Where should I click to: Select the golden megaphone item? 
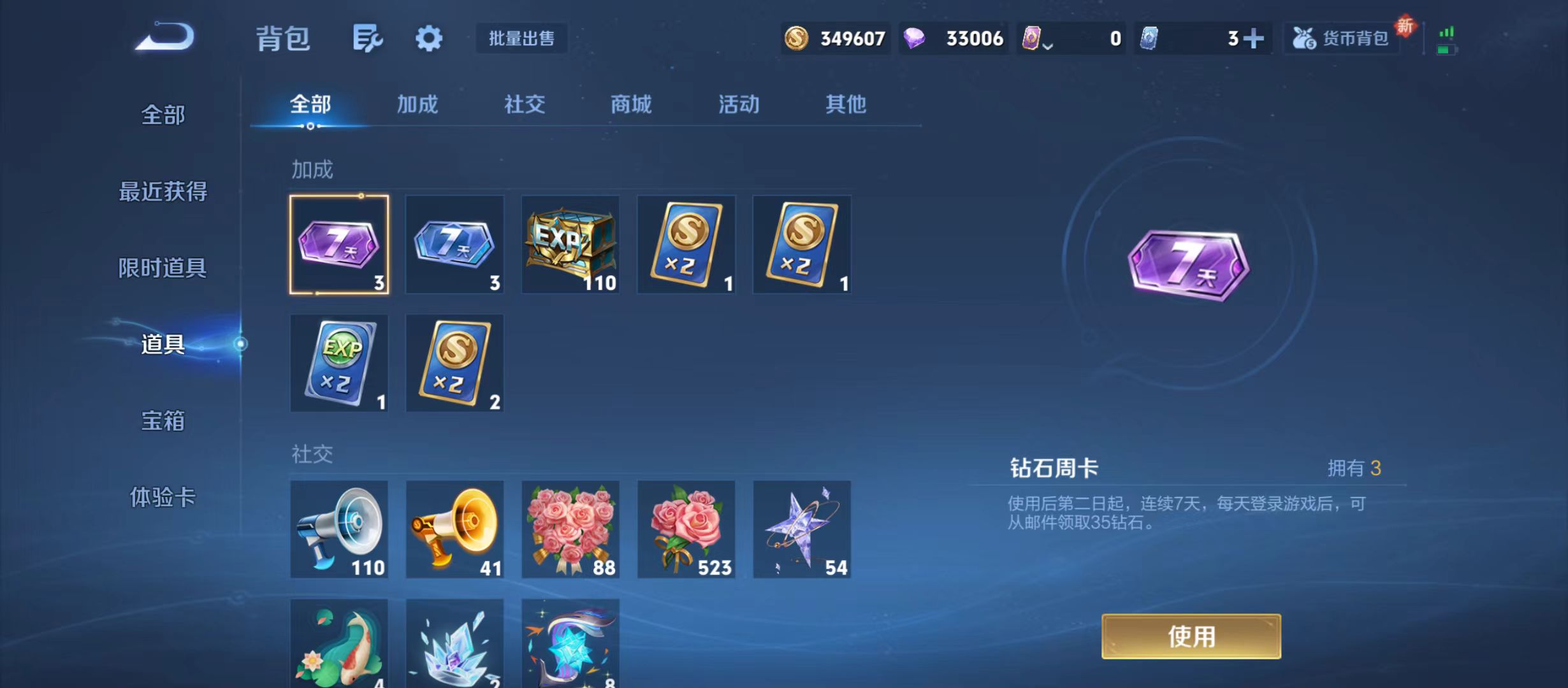coord(454,529)
